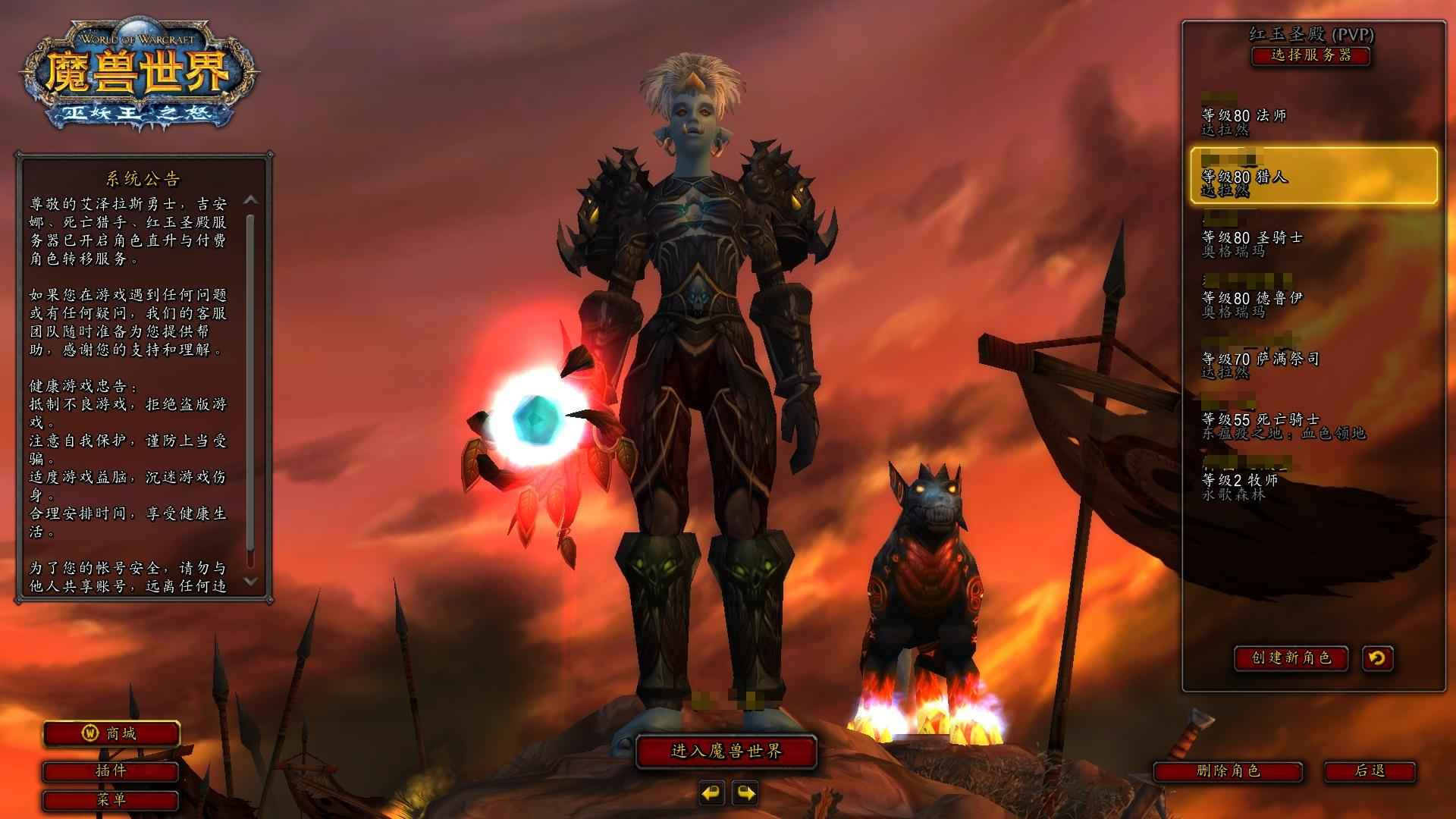Image resolution: width=1456 pixels, height=819 pixels.
Task: Rotate character with the right arrow button
Action: 745,793
